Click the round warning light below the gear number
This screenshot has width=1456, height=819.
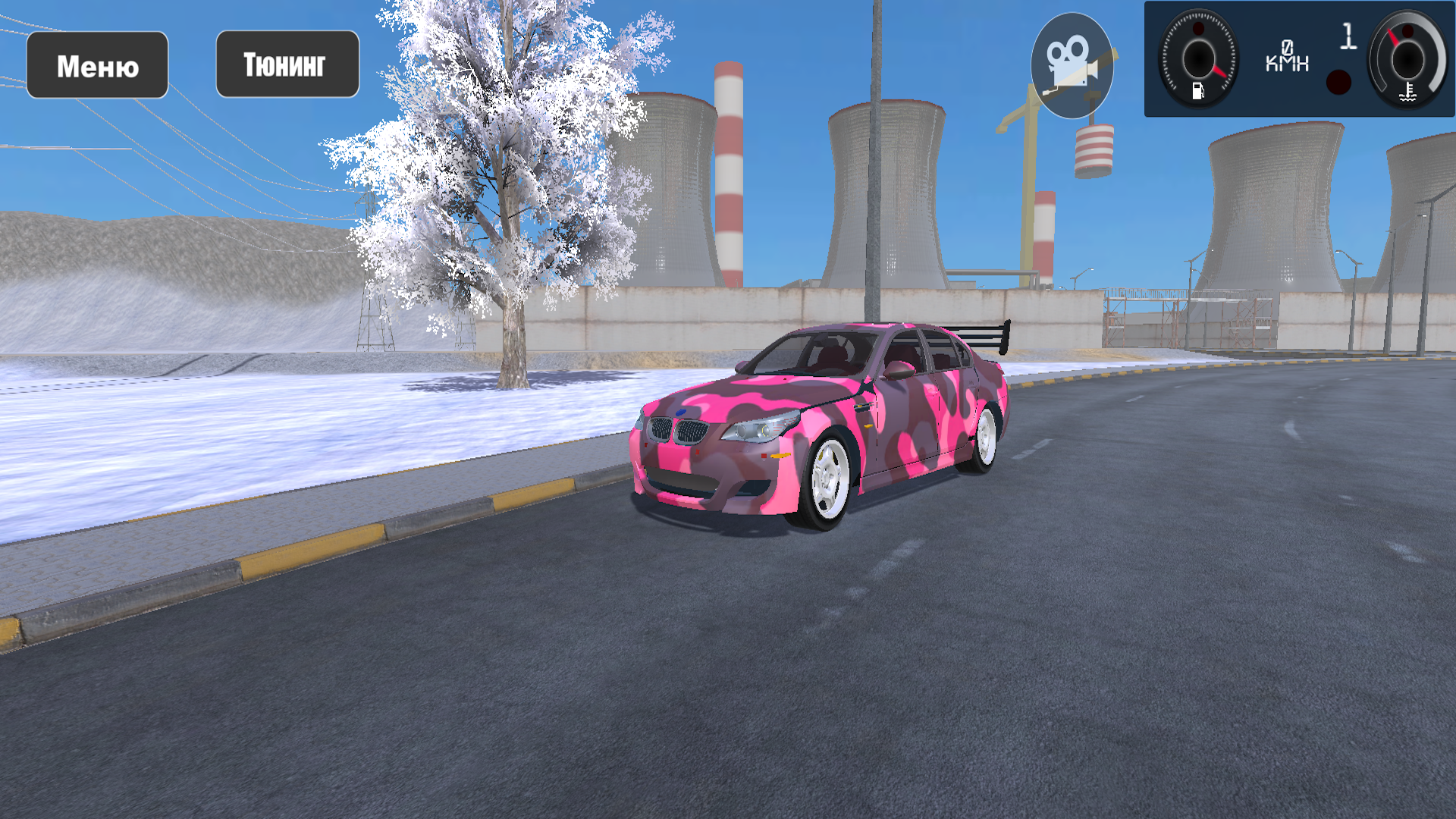coord(1337,83)
